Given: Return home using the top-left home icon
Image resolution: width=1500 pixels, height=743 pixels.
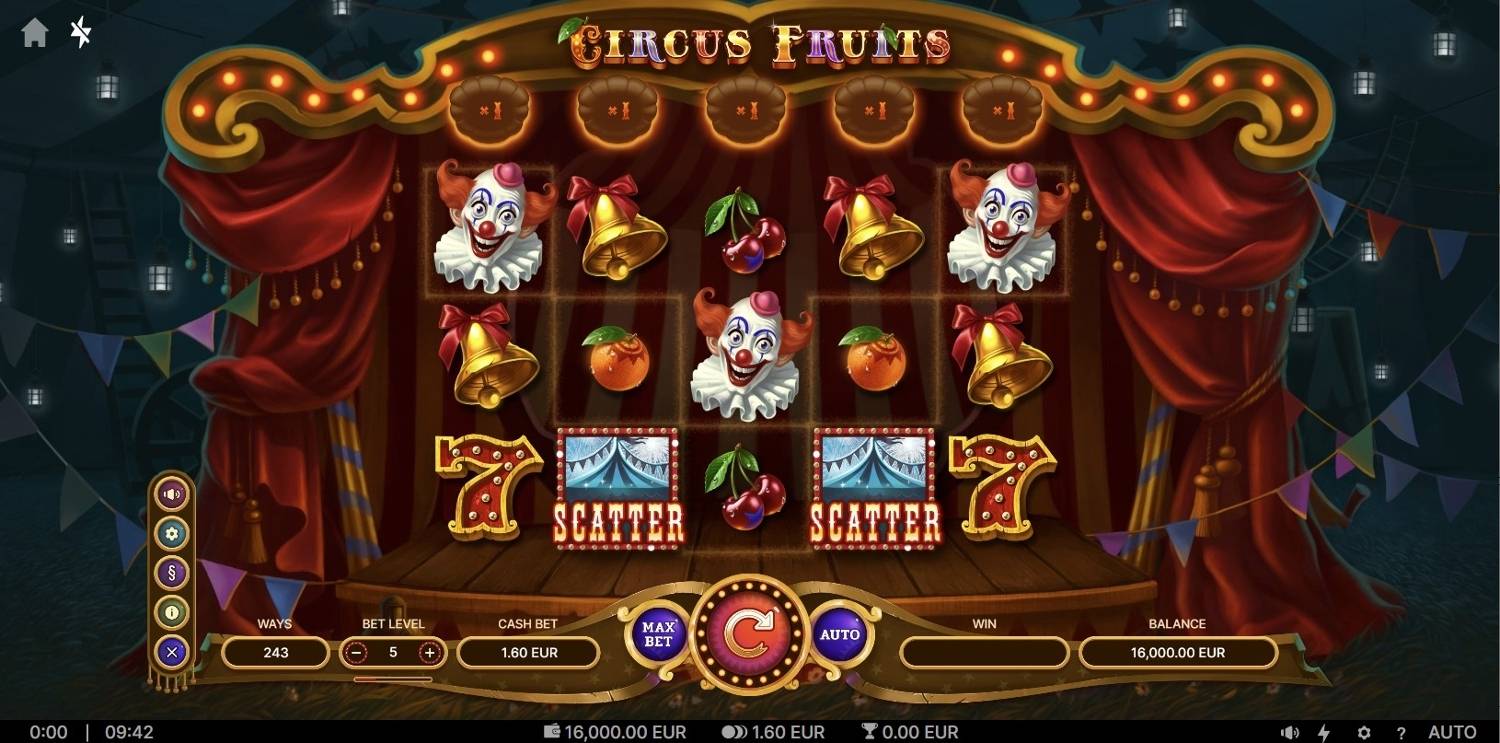Looking at the screenshot, I should tap(35, 33).
